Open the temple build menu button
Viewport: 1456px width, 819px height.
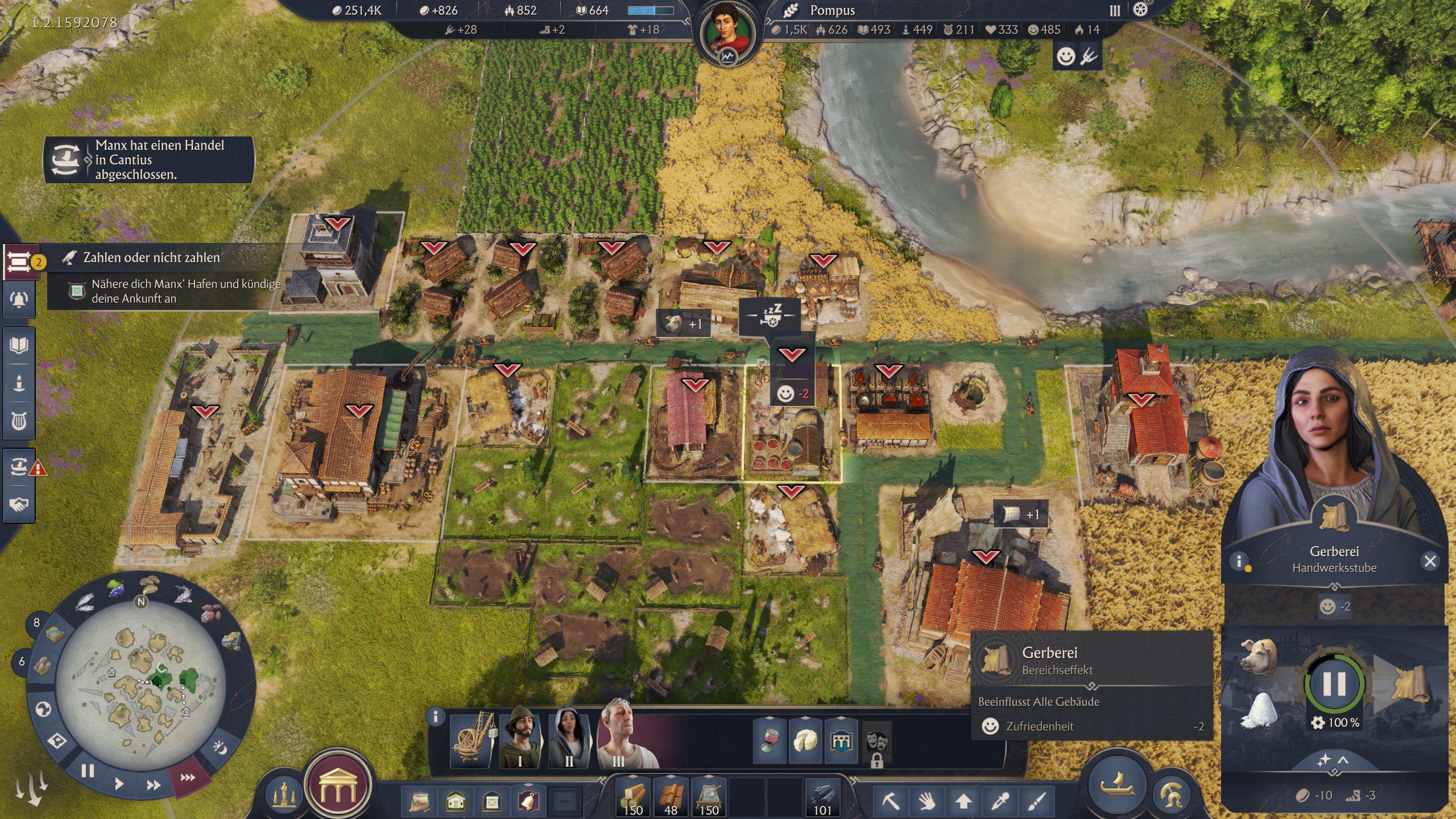[338, 785]
